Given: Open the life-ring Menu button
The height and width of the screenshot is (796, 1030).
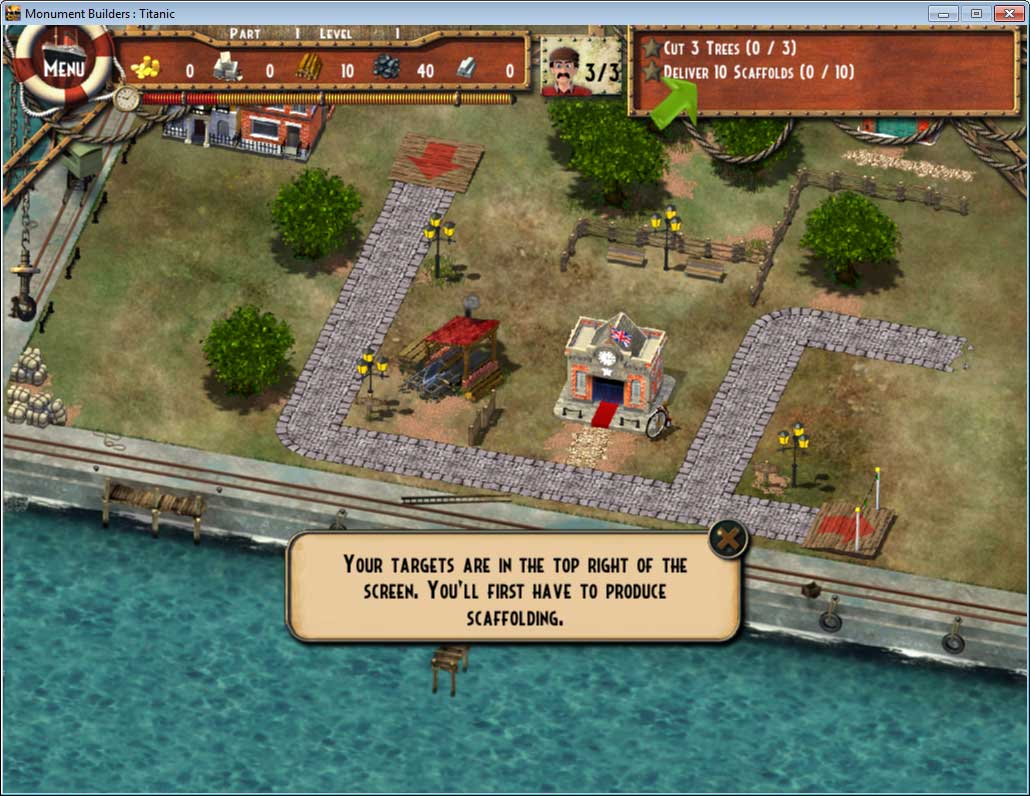Looking at the screenshot, I should tap(64, 68).
